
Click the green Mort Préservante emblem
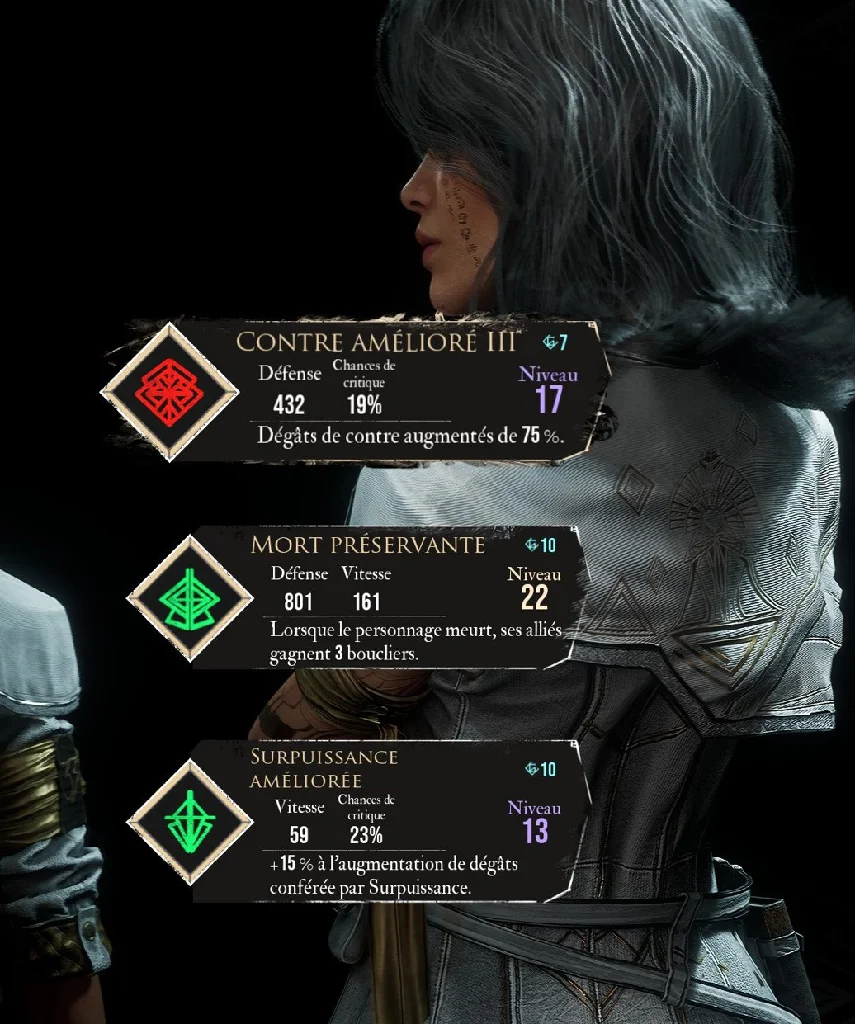tap(190, 598)
